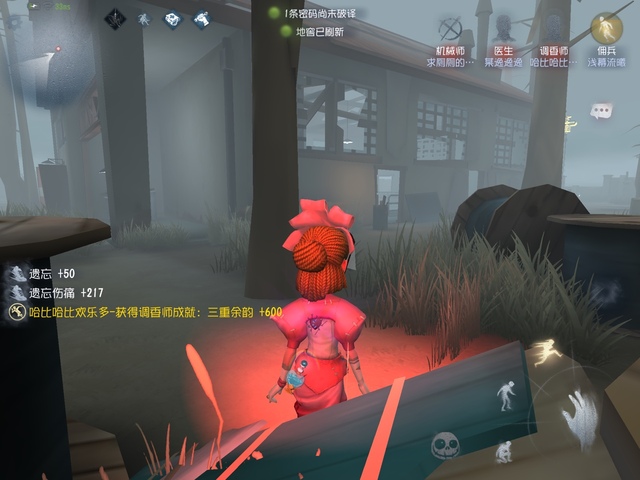Tap the small running figure status icon

(x=144, y=18)
